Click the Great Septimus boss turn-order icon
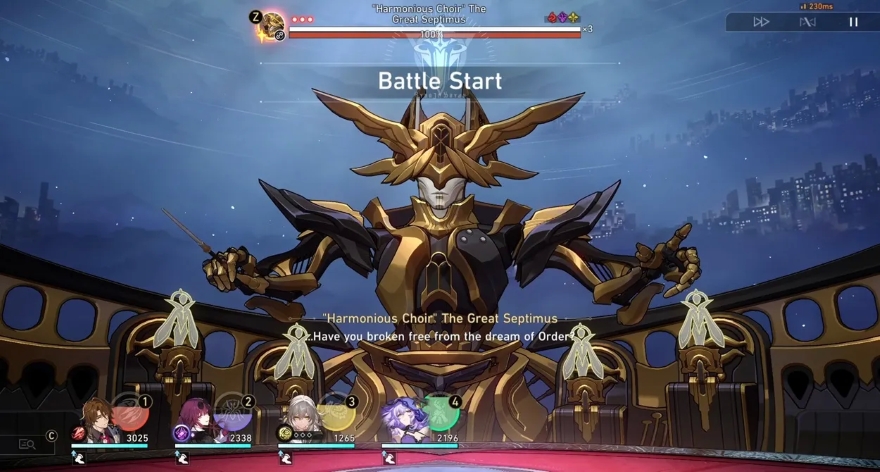Screen dimensions: 880x472 pyautogui.click(x=272, y=25)
